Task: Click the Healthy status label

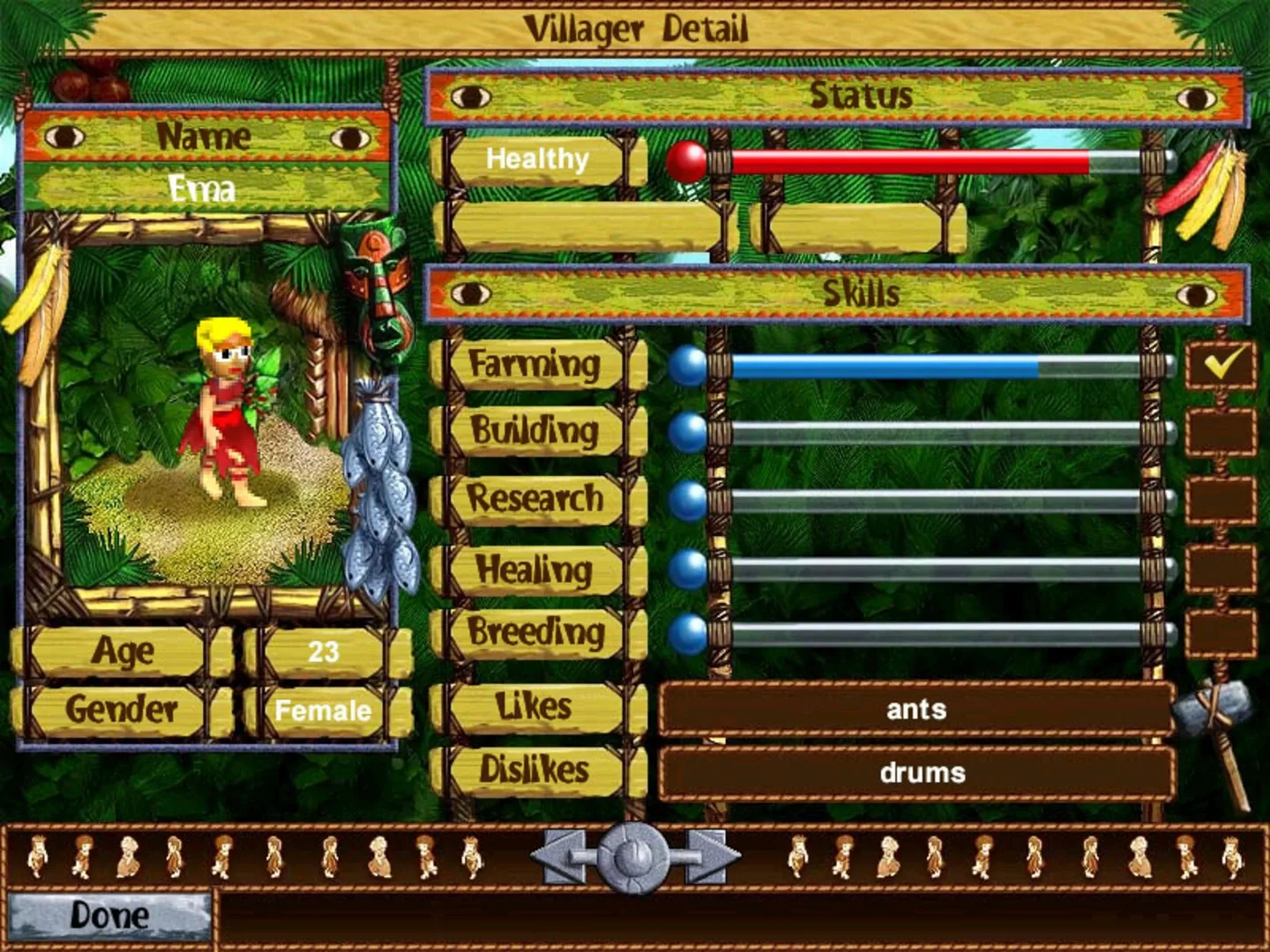Action: (535, 160)
